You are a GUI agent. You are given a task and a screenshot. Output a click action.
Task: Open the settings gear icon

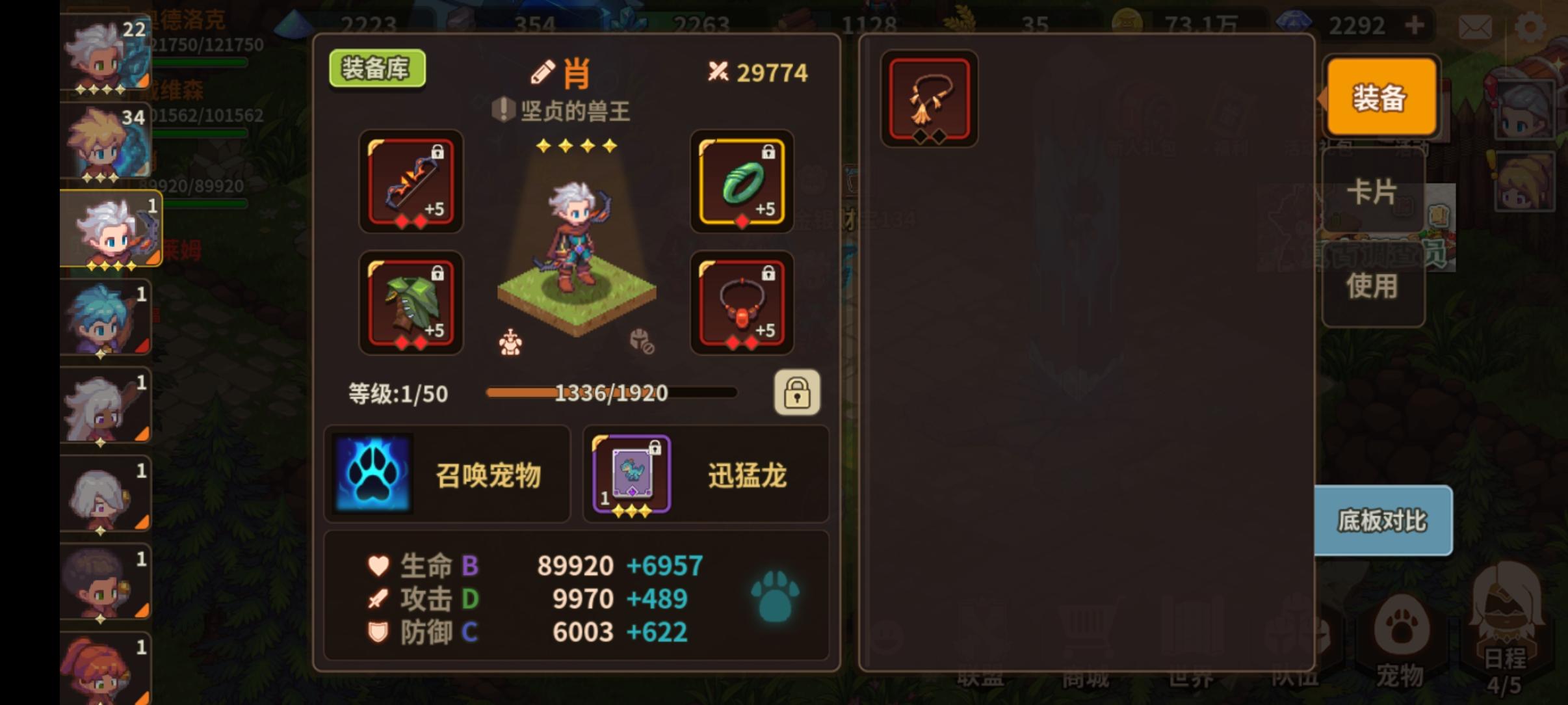[1532, 25]
